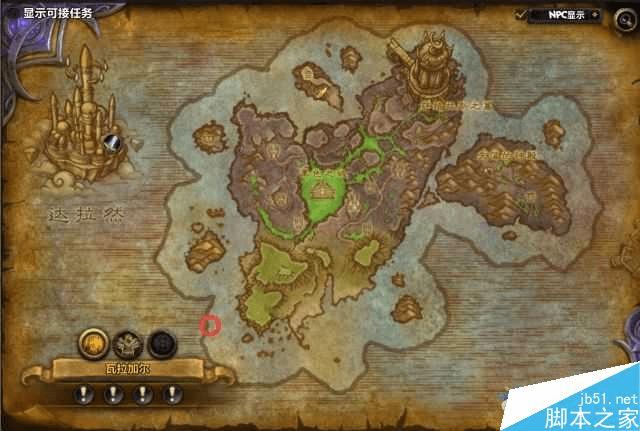Screen dimensions: 640x431
Task: Select the white tree round icon
Action: [126, 344]
